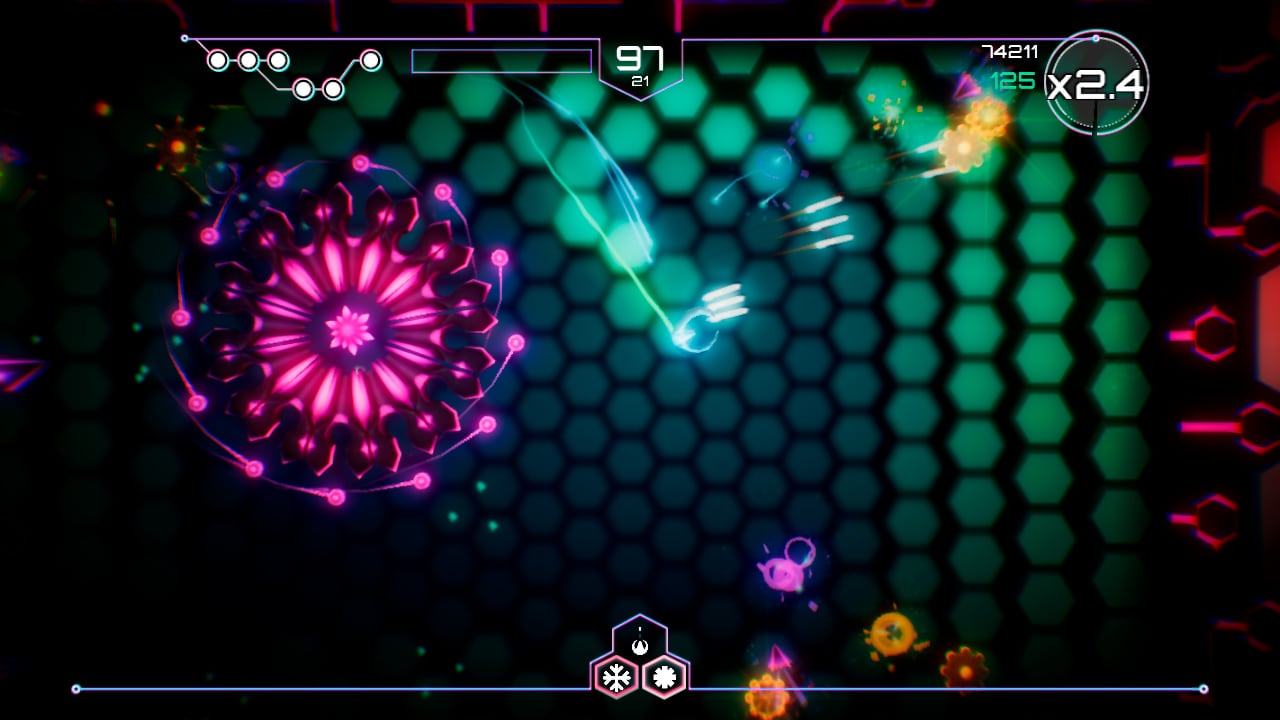Click the empty progress bar at the top
The width and height of the screenshot is (1280, 720).
[x=500, y=61]
